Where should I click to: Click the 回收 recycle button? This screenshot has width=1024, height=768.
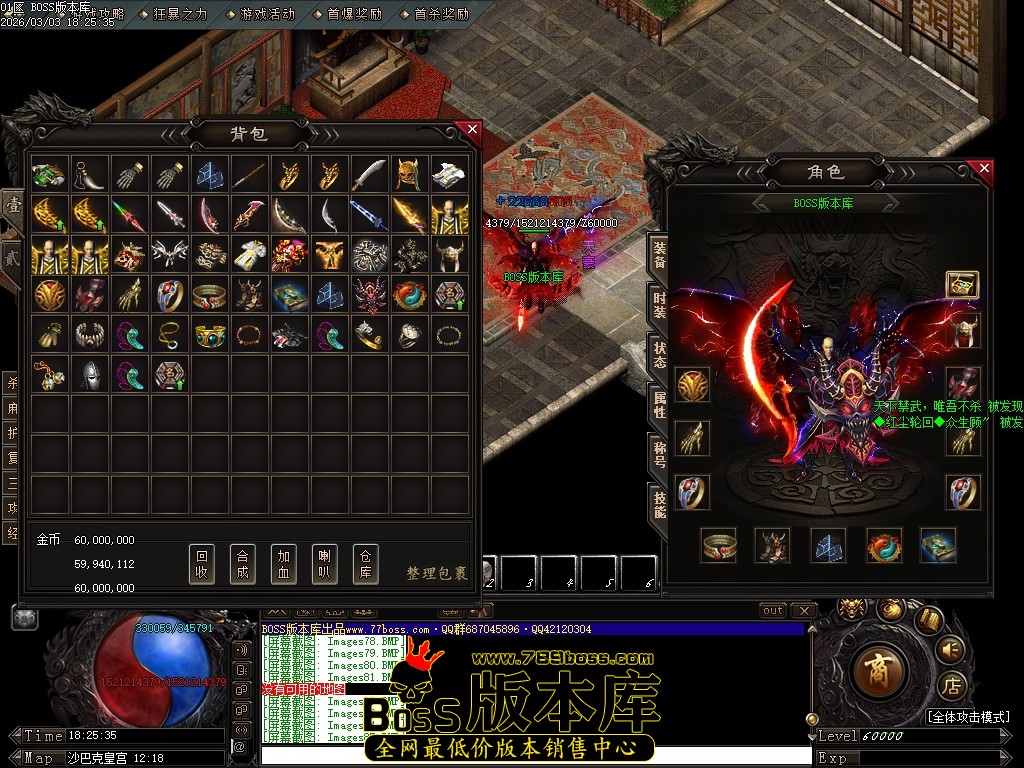(202, 565)
